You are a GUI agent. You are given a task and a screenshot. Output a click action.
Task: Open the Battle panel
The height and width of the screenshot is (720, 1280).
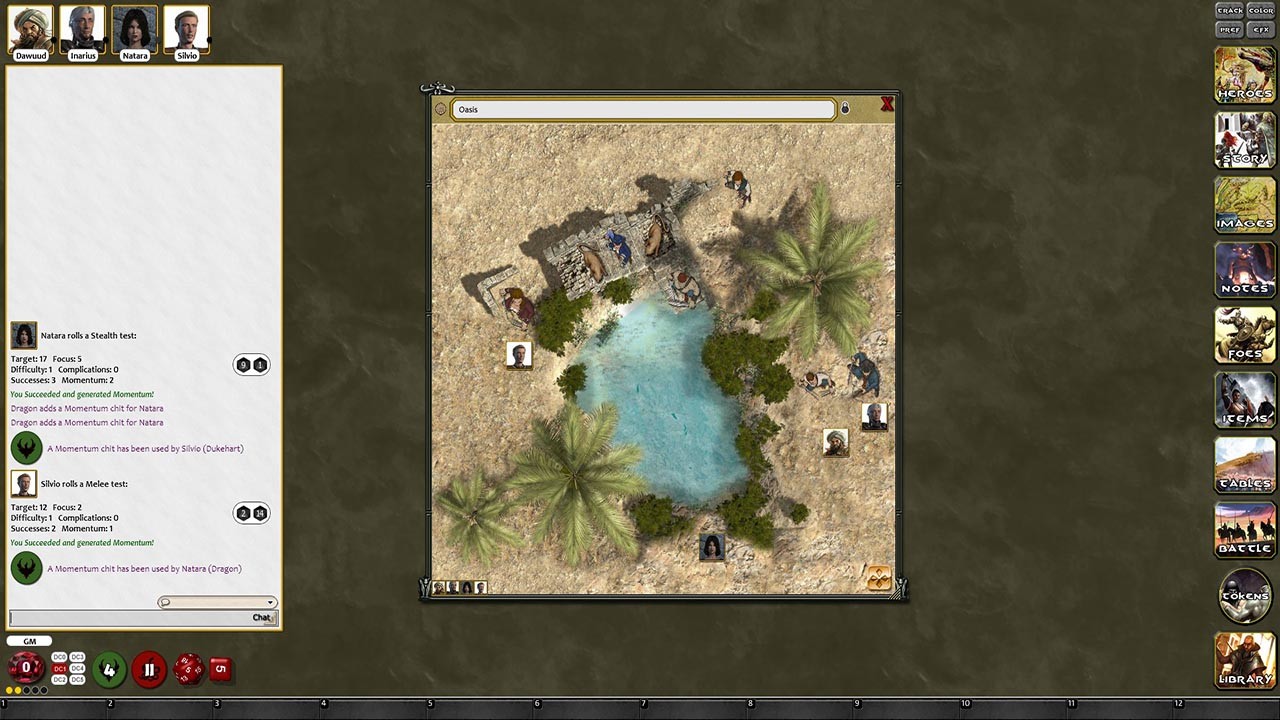[1244, 530]
